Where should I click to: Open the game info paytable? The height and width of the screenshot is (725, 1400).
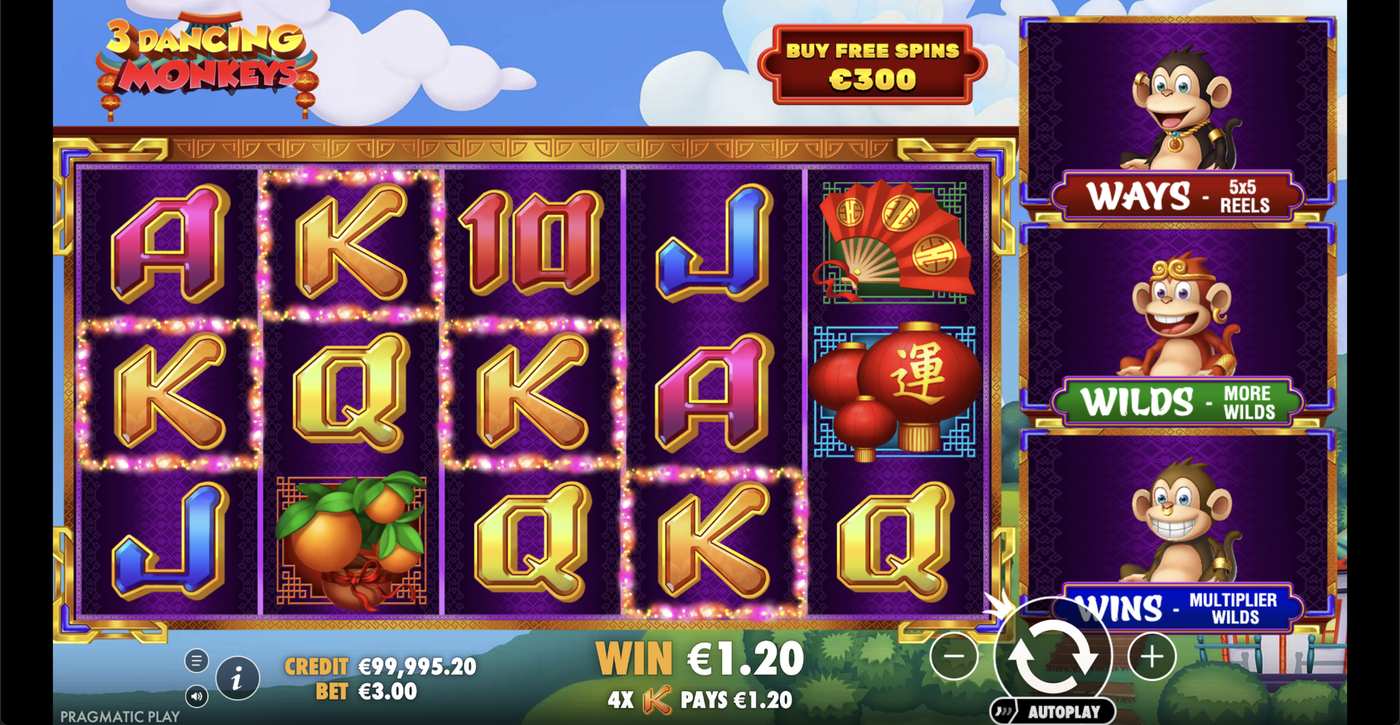coord(237,679)
